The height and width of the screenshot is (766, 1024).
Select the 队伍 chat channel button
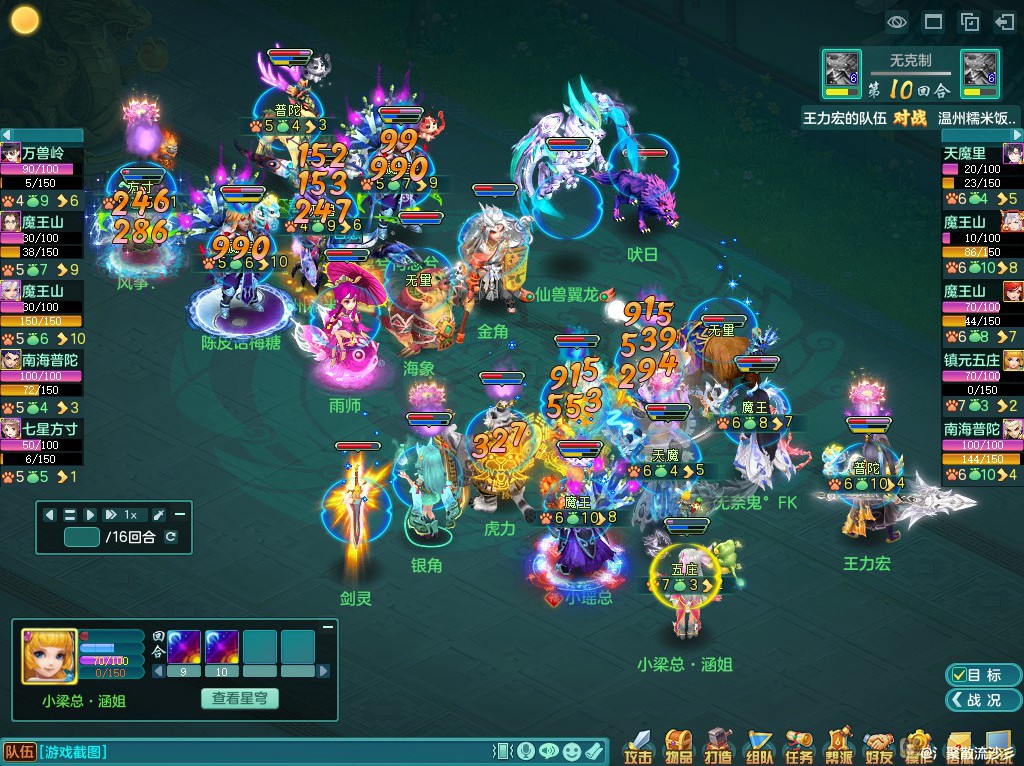point(20,751)
